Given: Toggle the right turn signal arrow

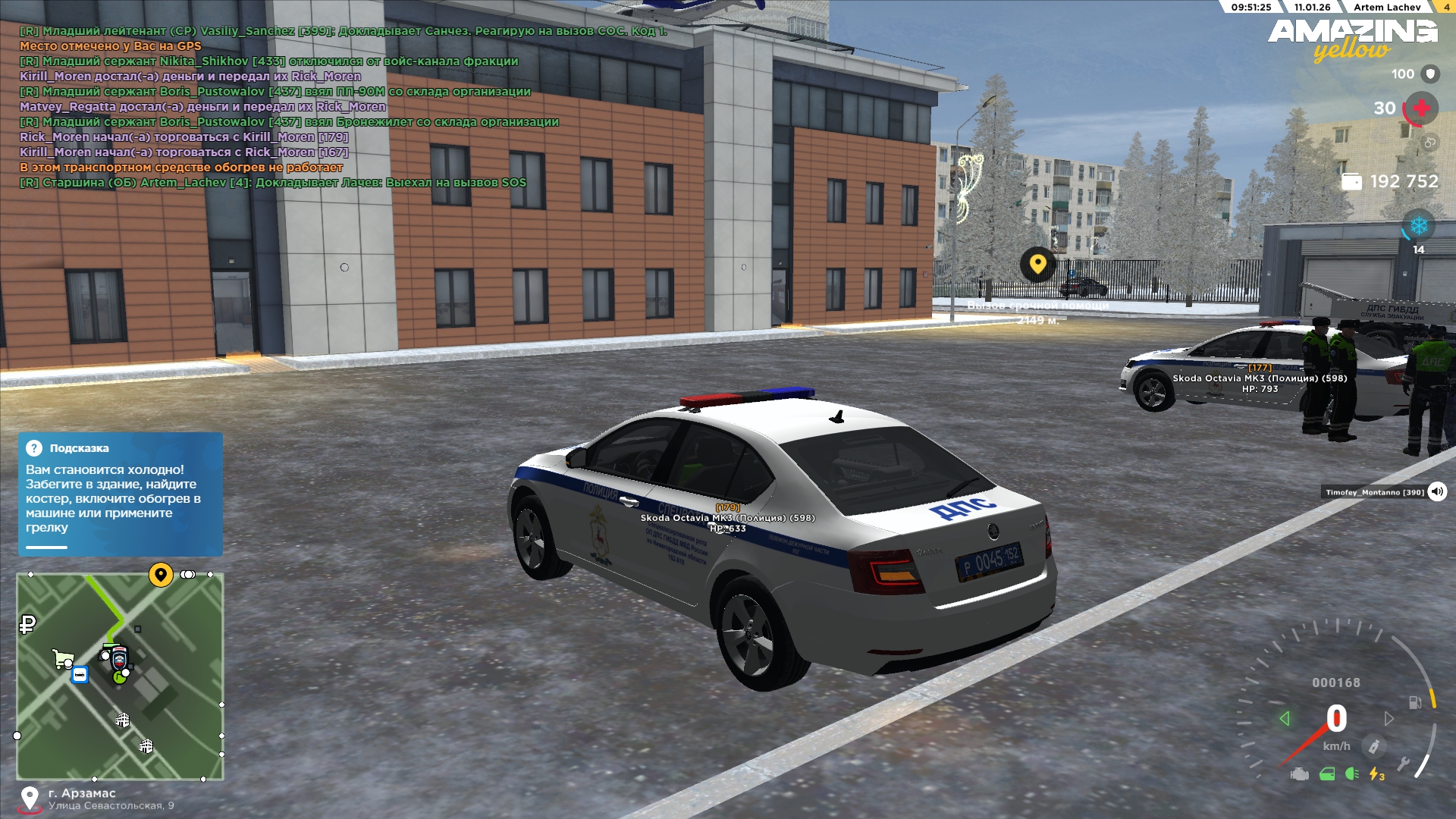Looking at the screenshot, I should pyautogui.click(x=1389, y=718).
